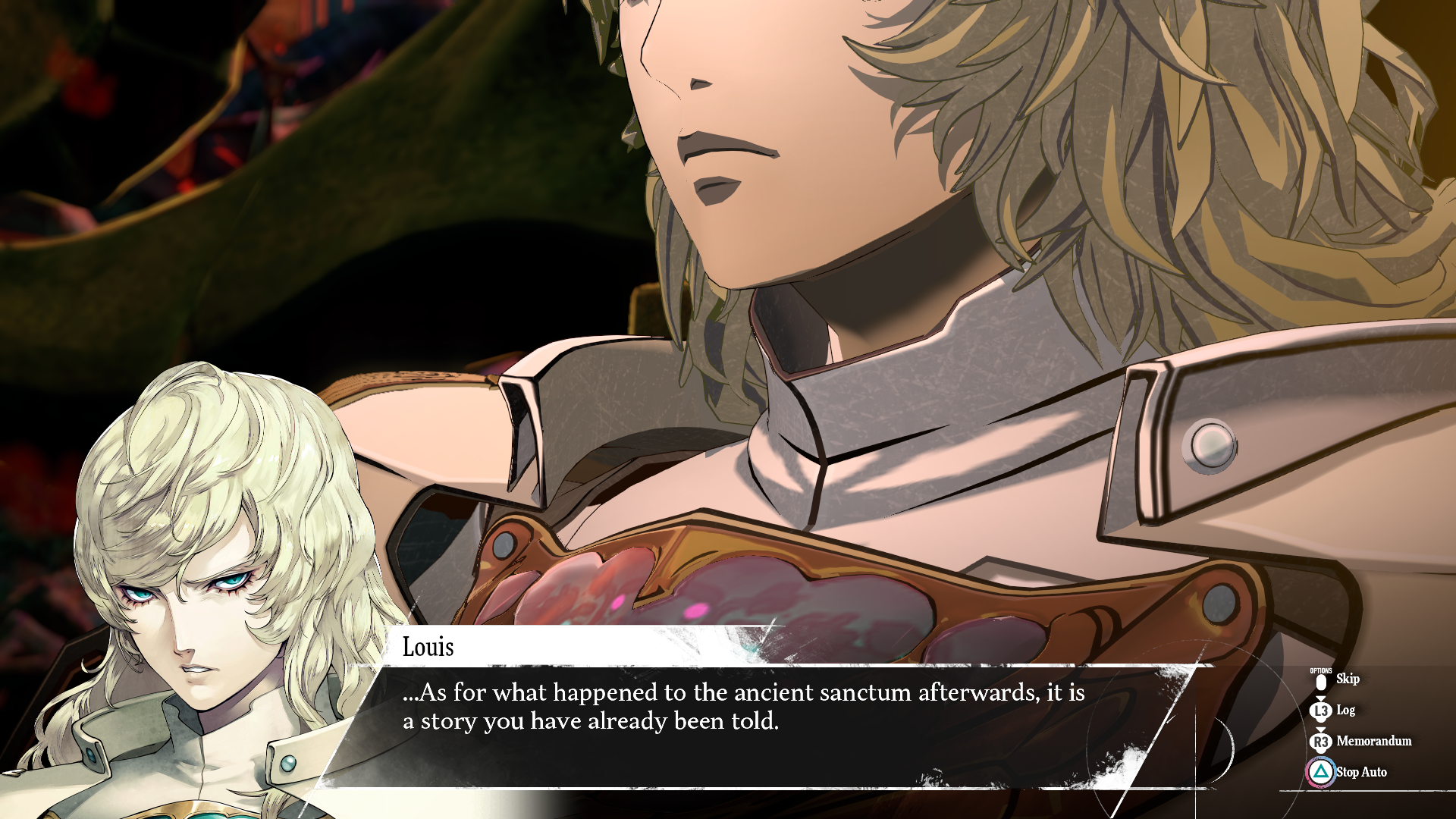
Task: Skip the current cutscene dialogue
Action: click(x=1346, y=679)
